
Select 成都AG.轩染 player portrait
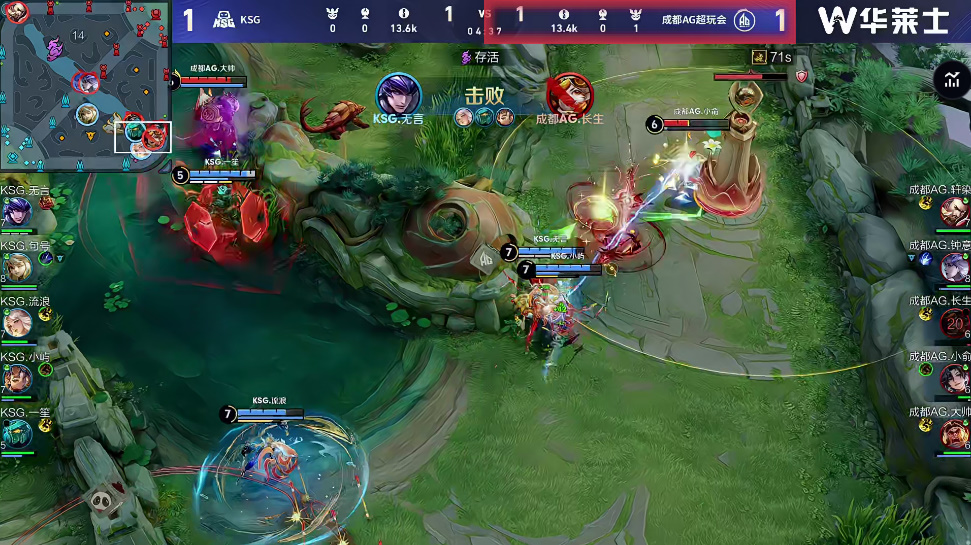954,212
